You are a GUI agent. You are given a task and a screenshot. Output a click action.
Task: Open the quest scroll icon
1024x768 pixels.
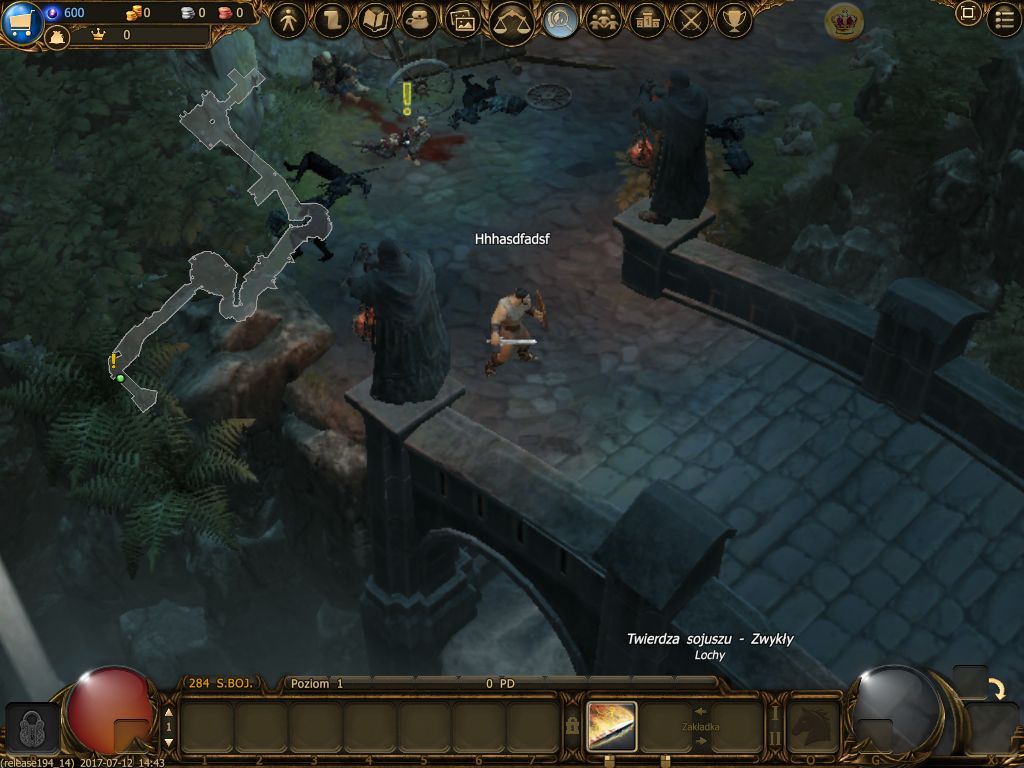(331, 20)
